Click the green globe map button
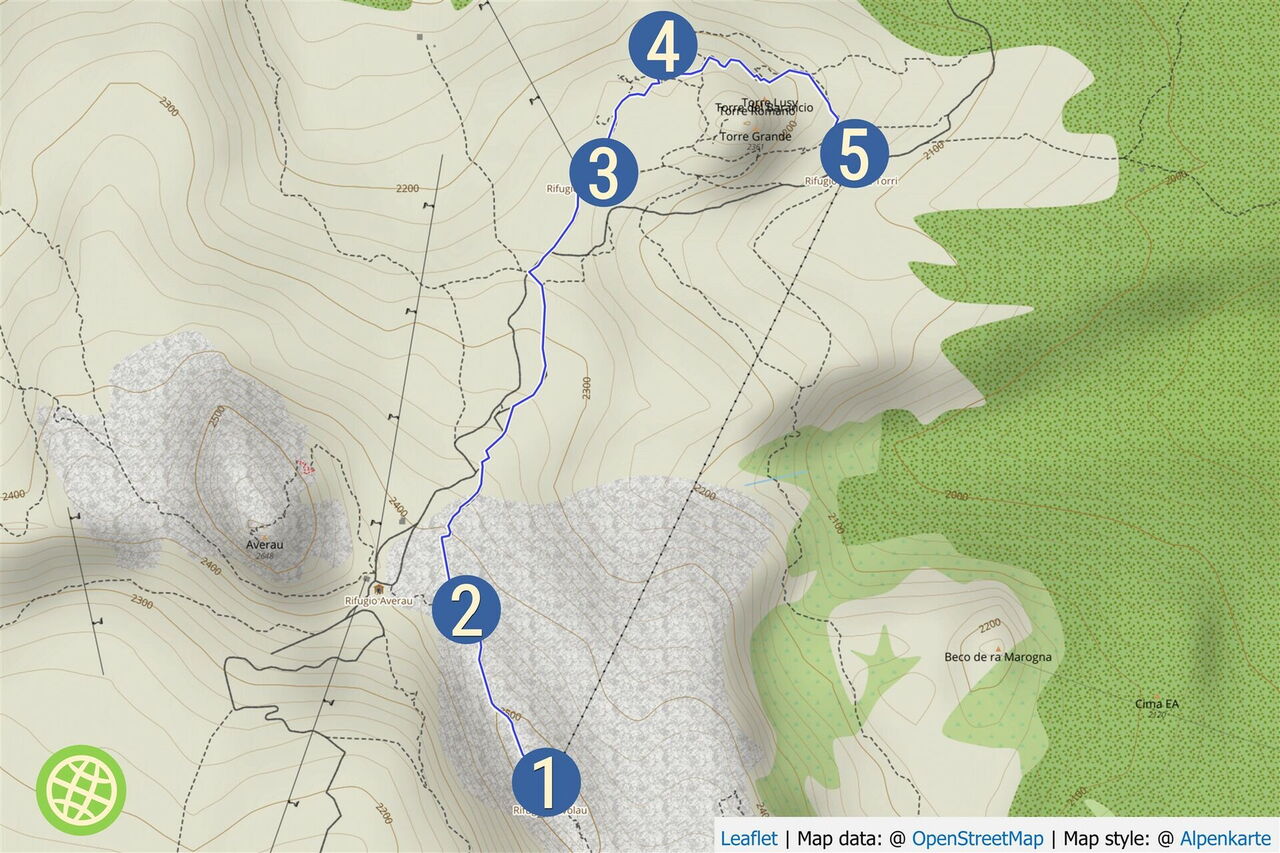The width and height of the screenshot is (1280, 853). (81, 790)
